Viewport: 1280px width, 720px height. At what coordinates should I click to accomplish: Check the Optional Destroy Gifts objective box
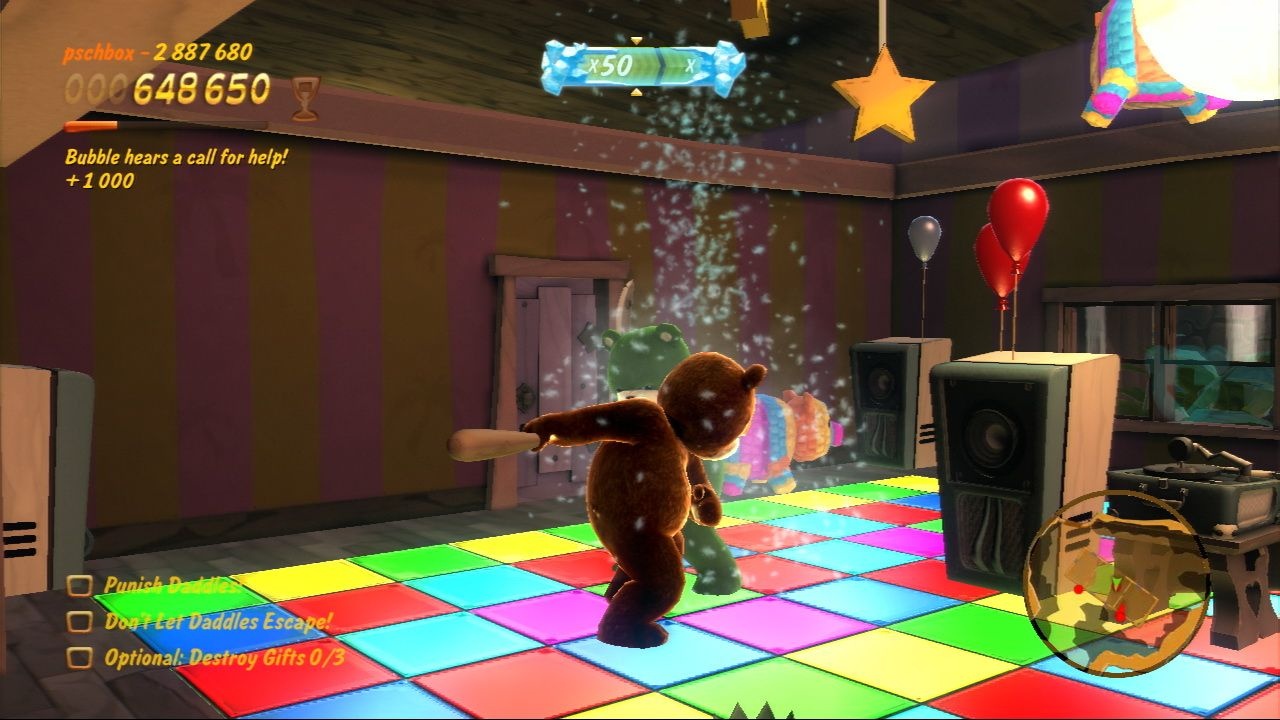coord(82,659)
